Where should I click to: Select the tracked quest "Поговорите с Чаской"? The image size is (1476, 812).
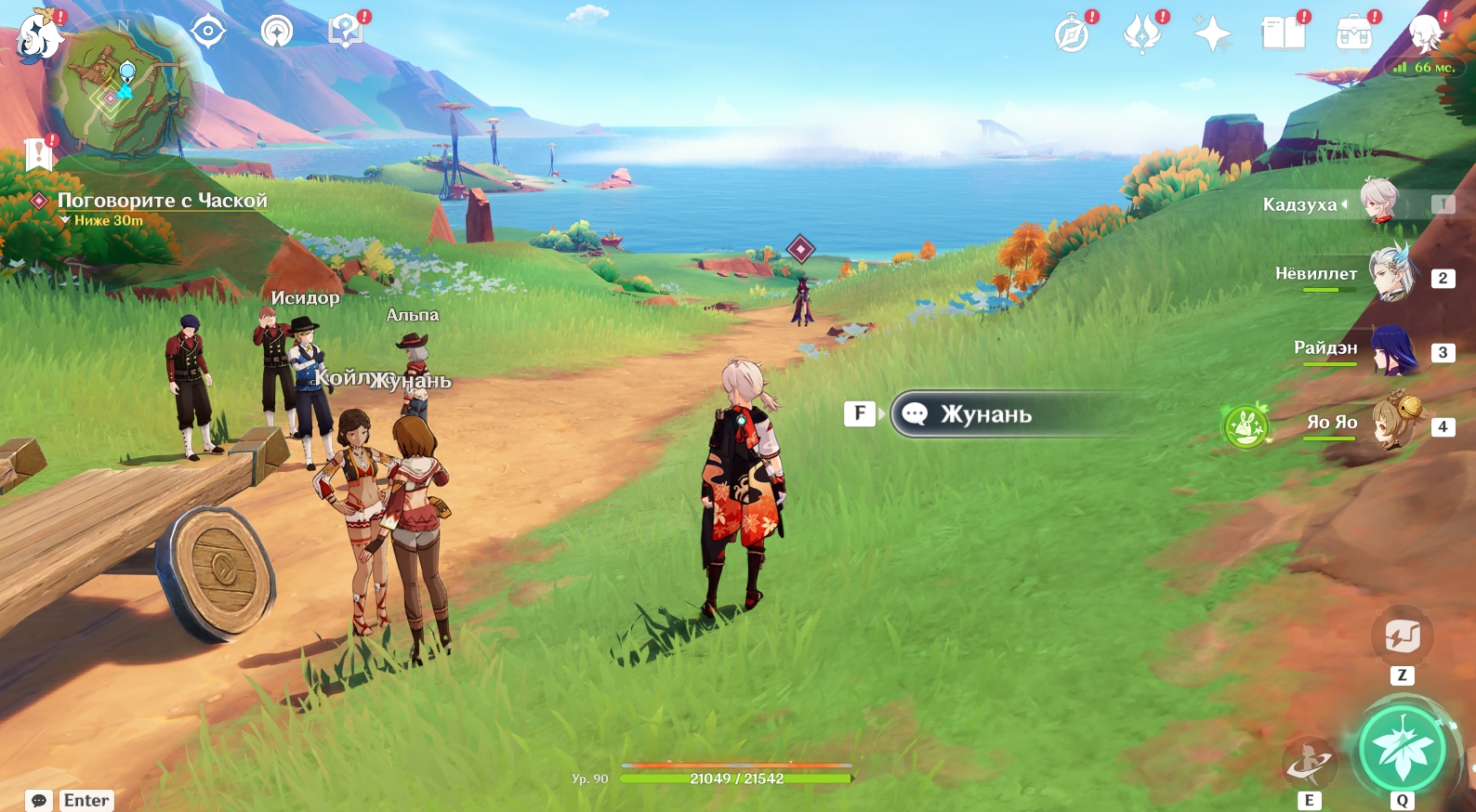pyautogui.click(x=162, y=201)
